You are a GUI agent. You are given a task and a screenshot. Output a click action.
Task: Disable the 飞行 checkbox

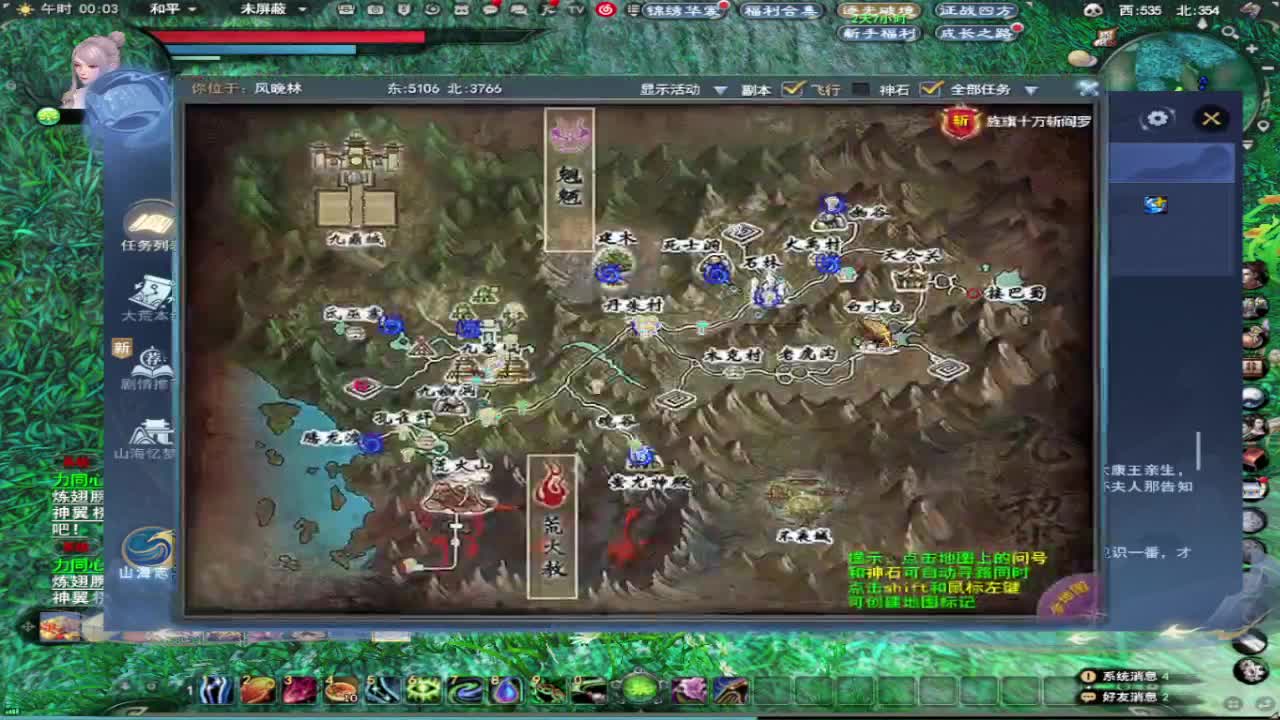[x=861, y=90]
